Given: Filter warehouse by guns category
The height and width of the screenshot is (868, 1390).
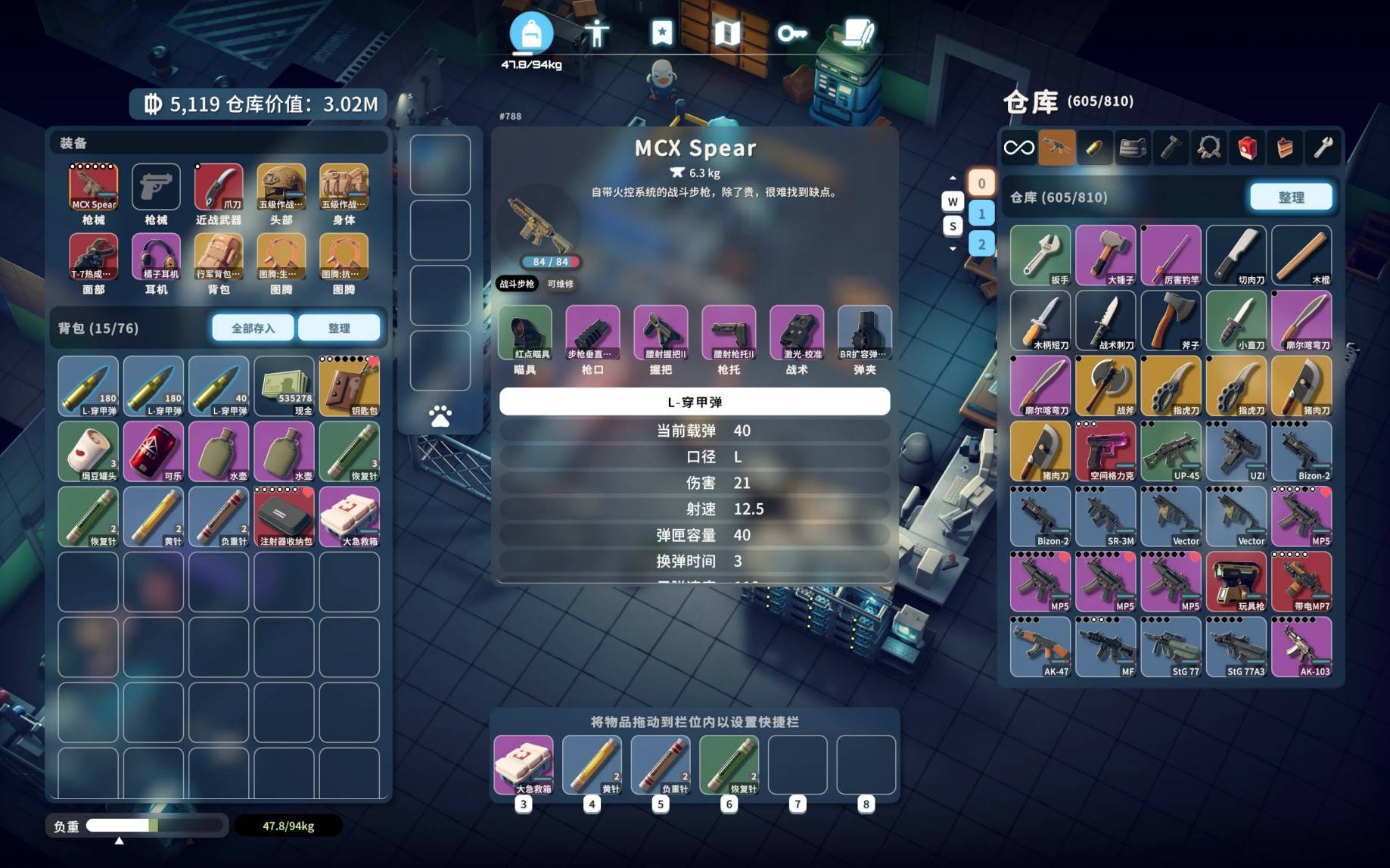Looking at the screenshot, I should 1056,148.
